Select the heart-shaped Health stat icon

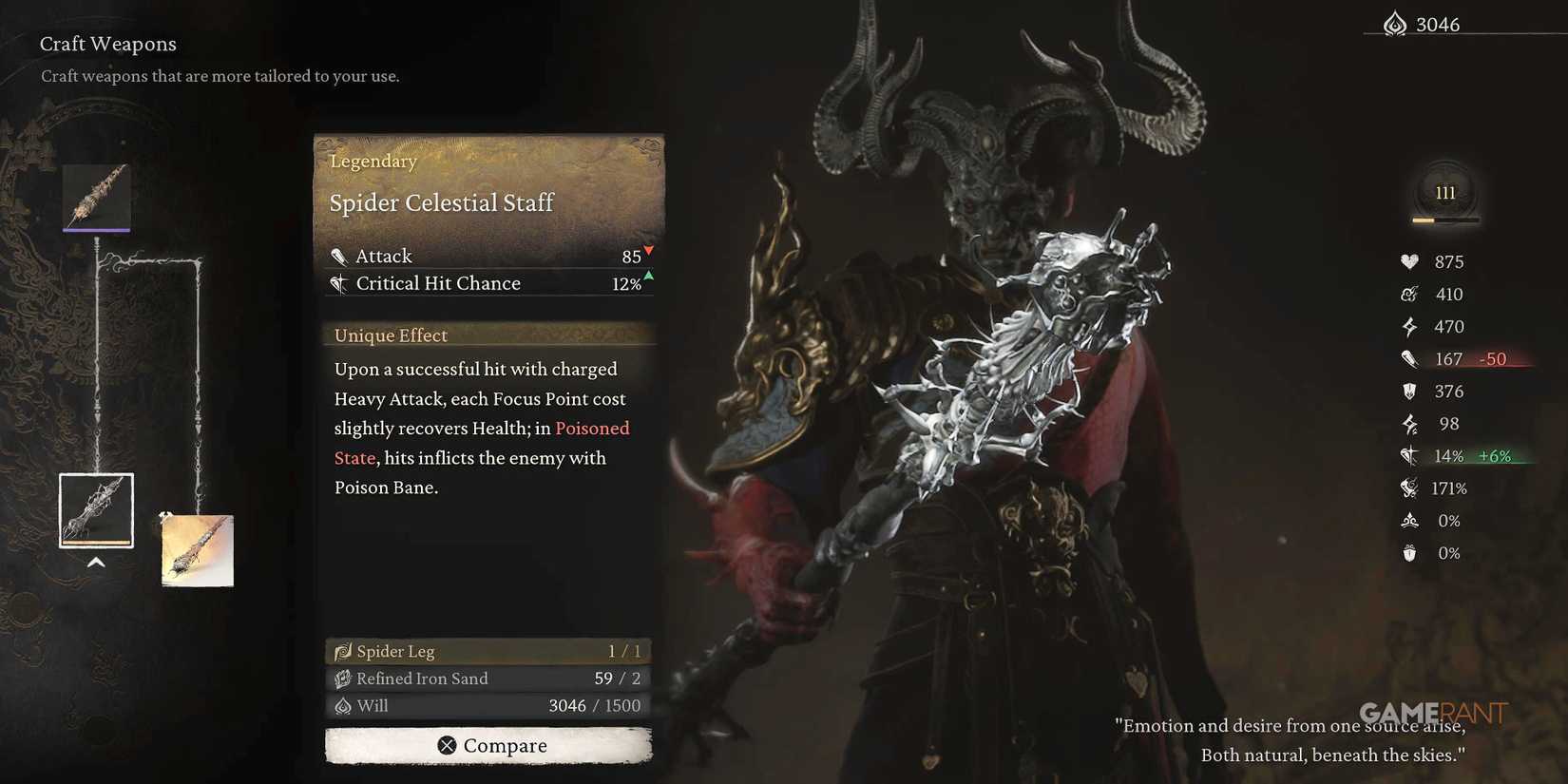point(1409,261)
